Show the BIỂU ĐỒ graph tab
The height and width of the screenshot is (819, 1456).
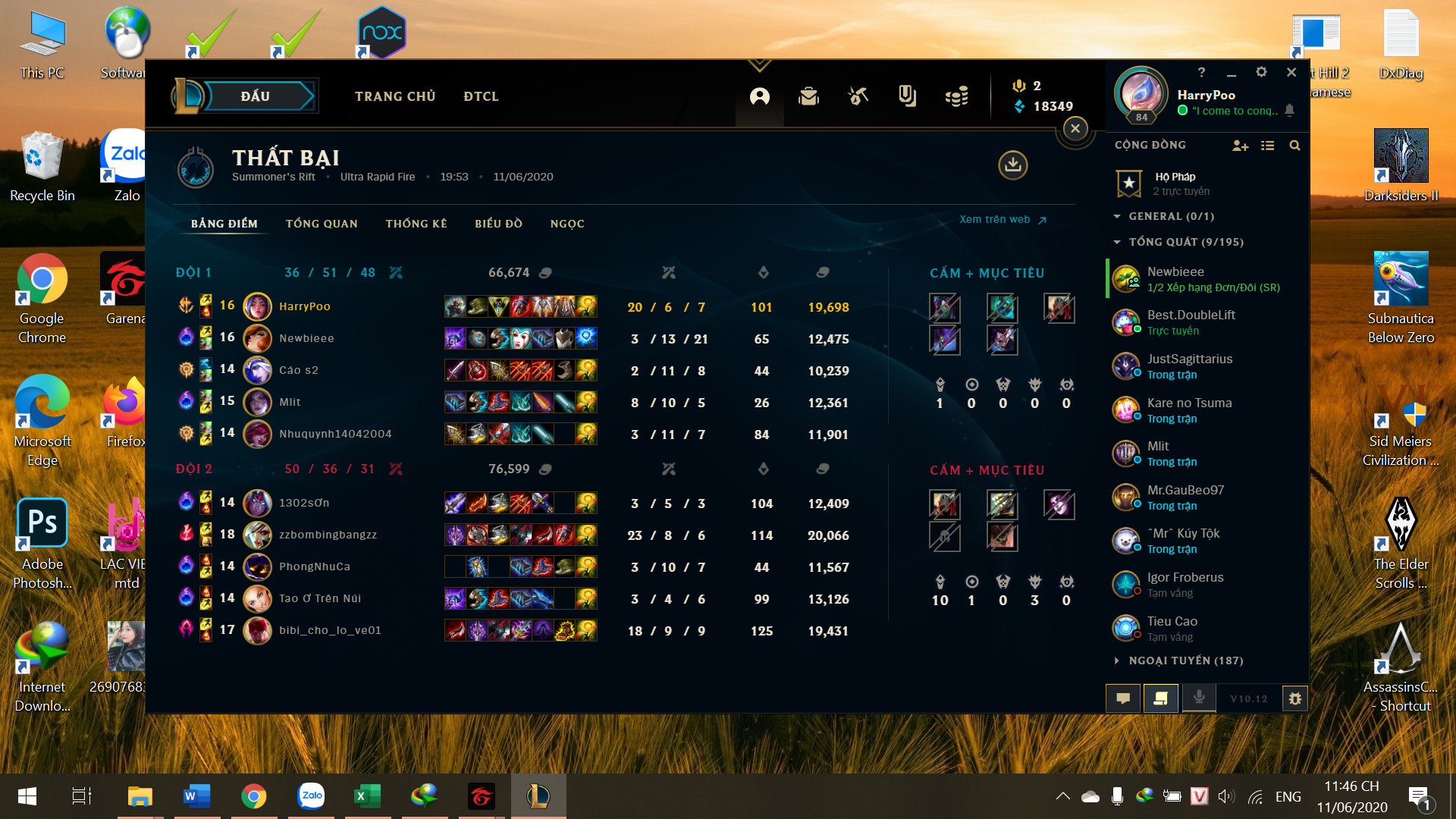coord(498,224)
